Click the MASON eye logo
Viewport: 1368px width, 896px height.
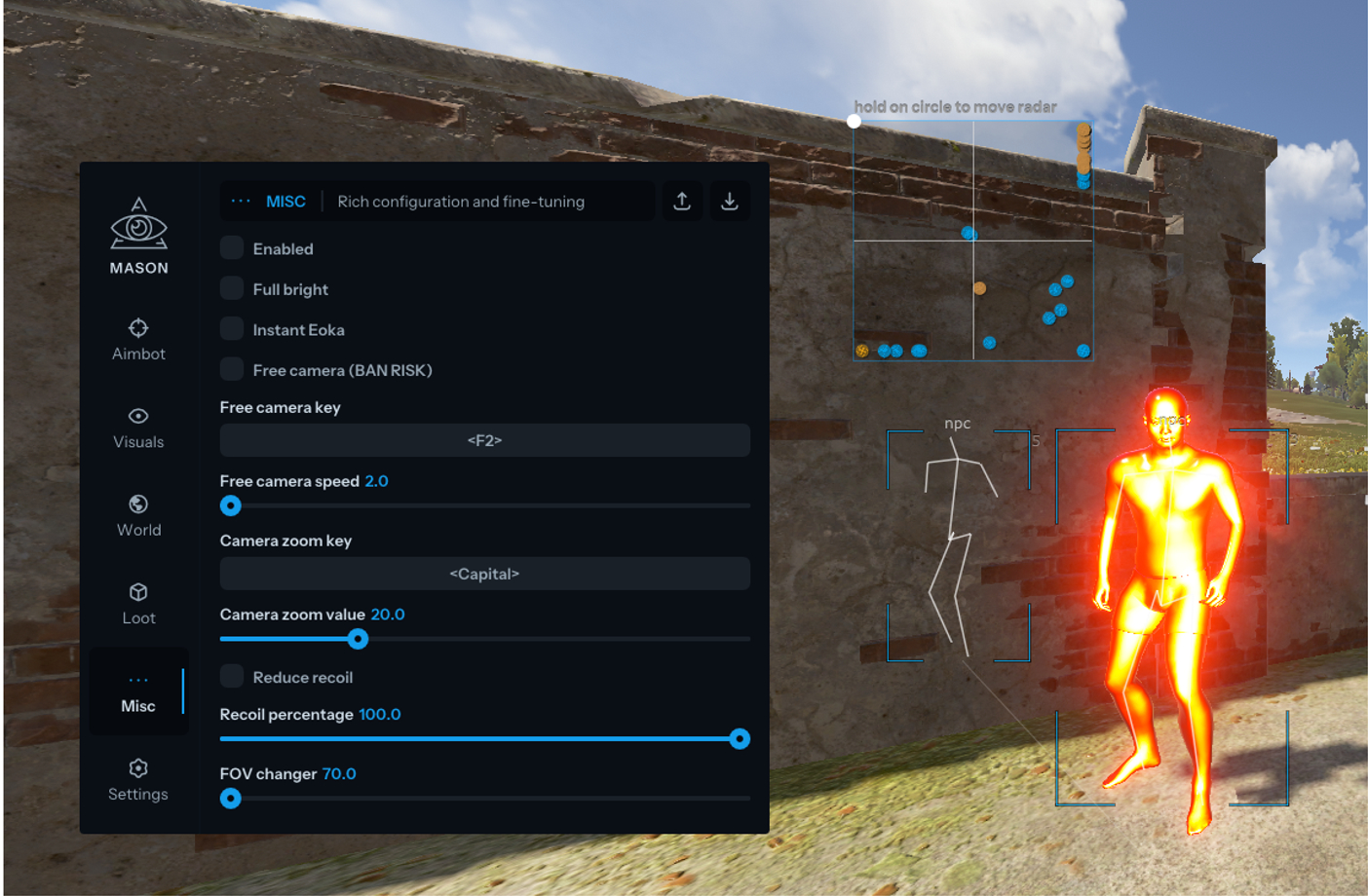point(137,224)
